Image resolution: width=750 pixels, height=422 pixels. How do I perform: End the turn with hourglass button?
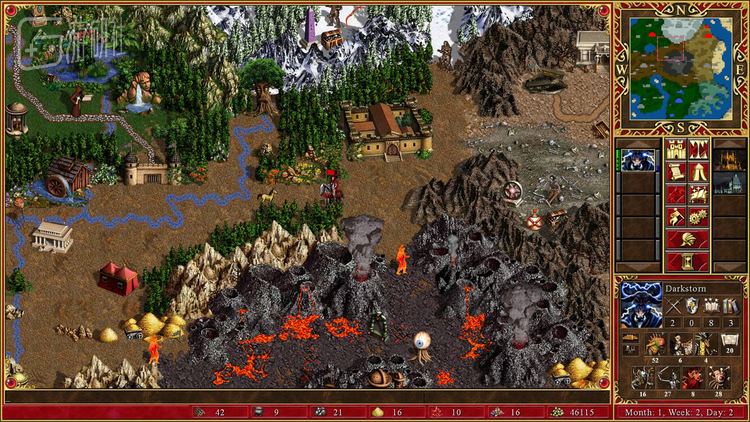(687, 261)
